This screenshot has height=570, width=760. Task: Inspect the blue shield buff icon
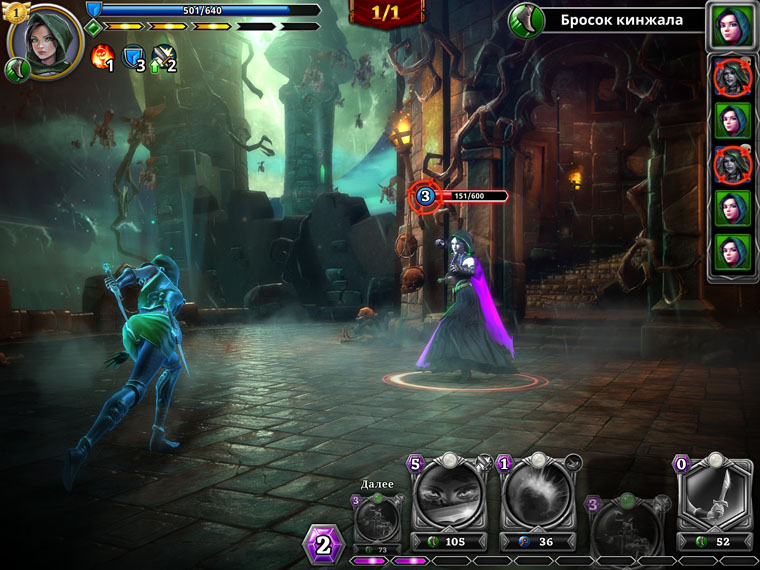point(132,58)
